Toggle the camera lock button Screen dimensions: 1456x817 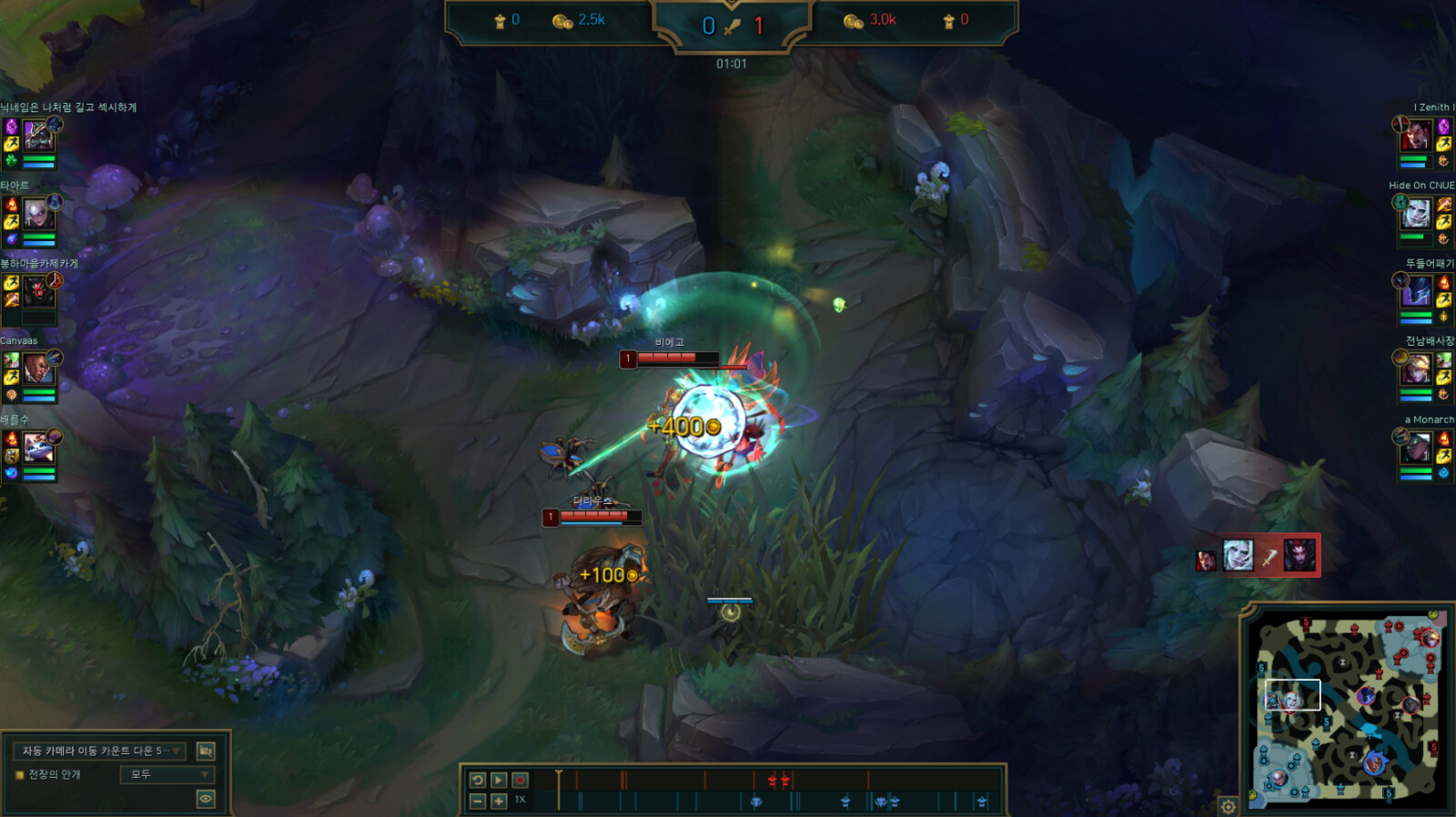206,751
